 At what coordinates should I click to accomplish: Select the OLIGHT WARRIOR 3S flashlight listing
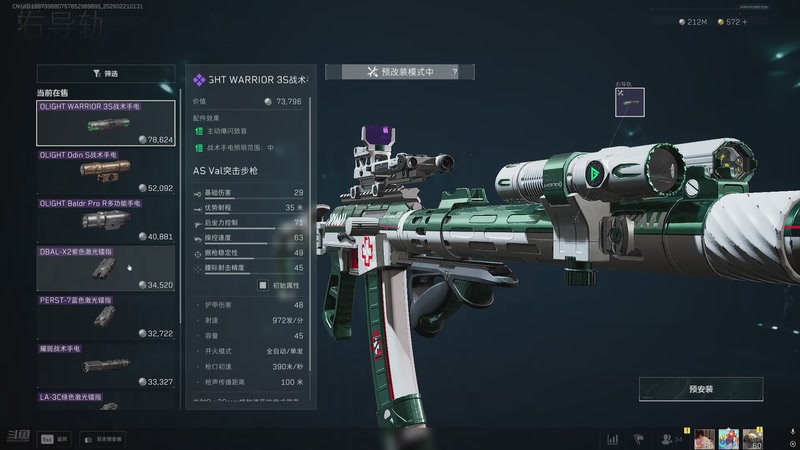[105, 123]
